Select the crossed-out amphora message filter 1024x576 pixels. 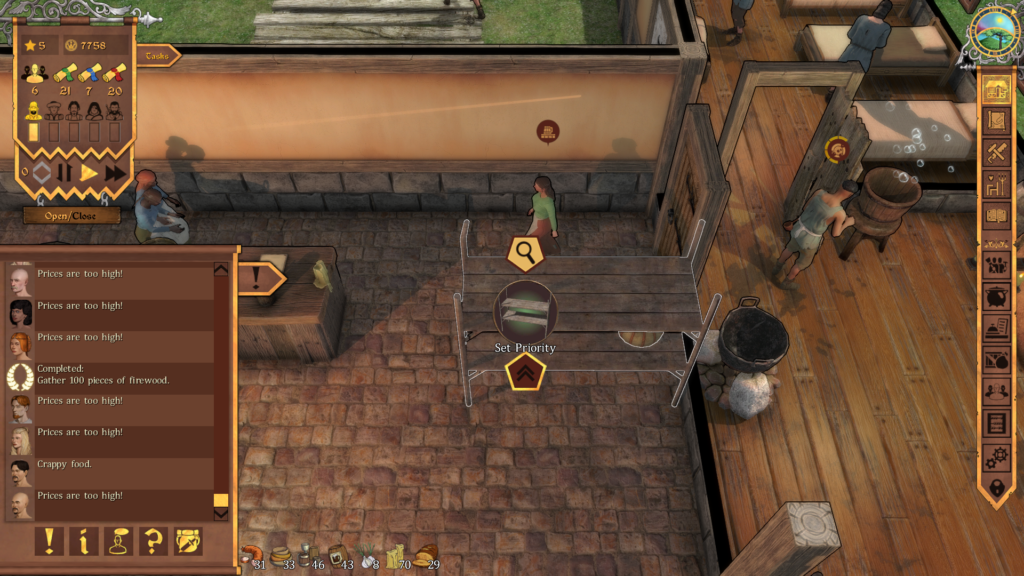pyautogui.click(x=188, y=541)
